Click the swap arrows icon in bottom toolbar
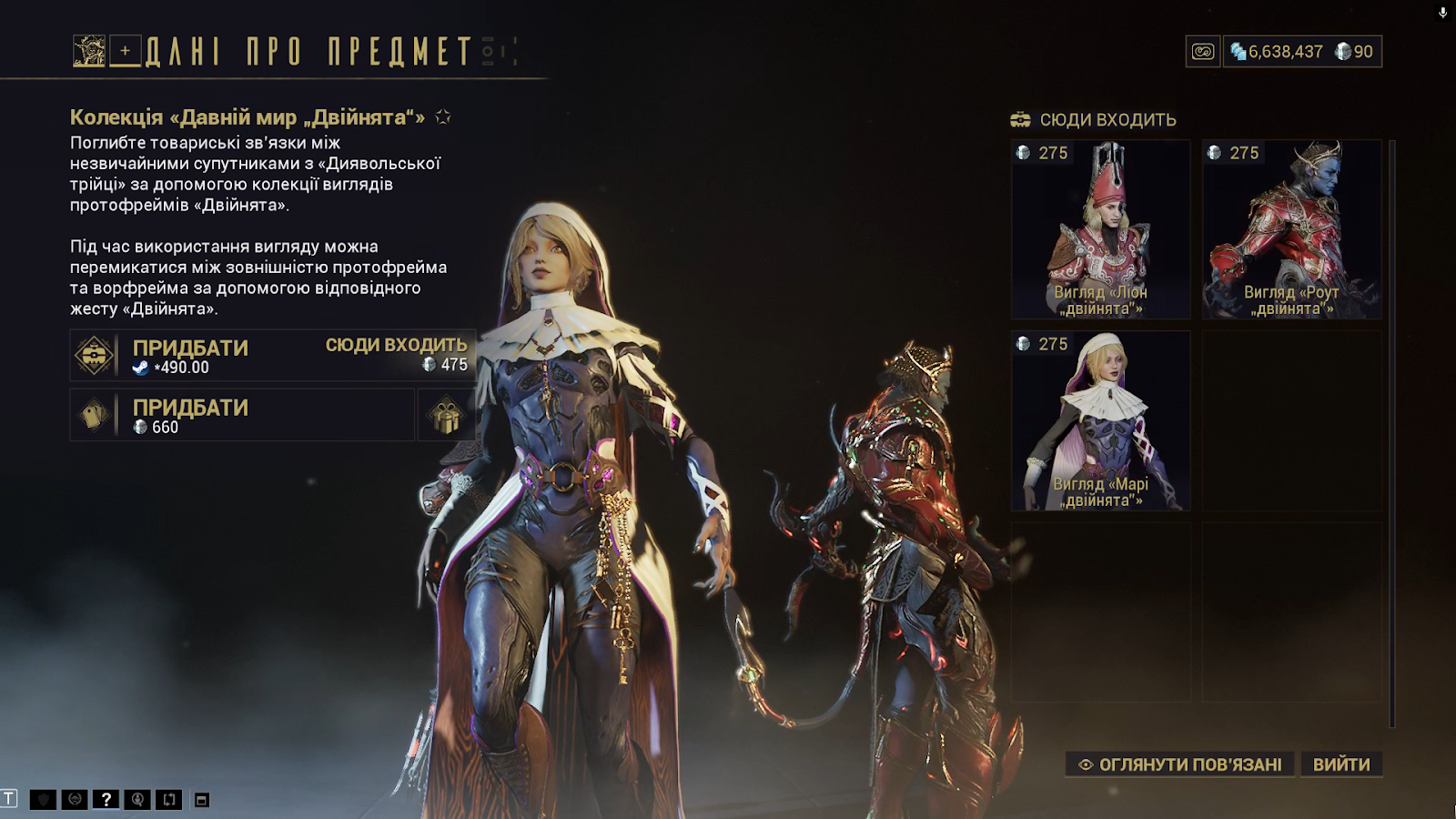The image size is (1456, 819). click(x=169, y=800)
